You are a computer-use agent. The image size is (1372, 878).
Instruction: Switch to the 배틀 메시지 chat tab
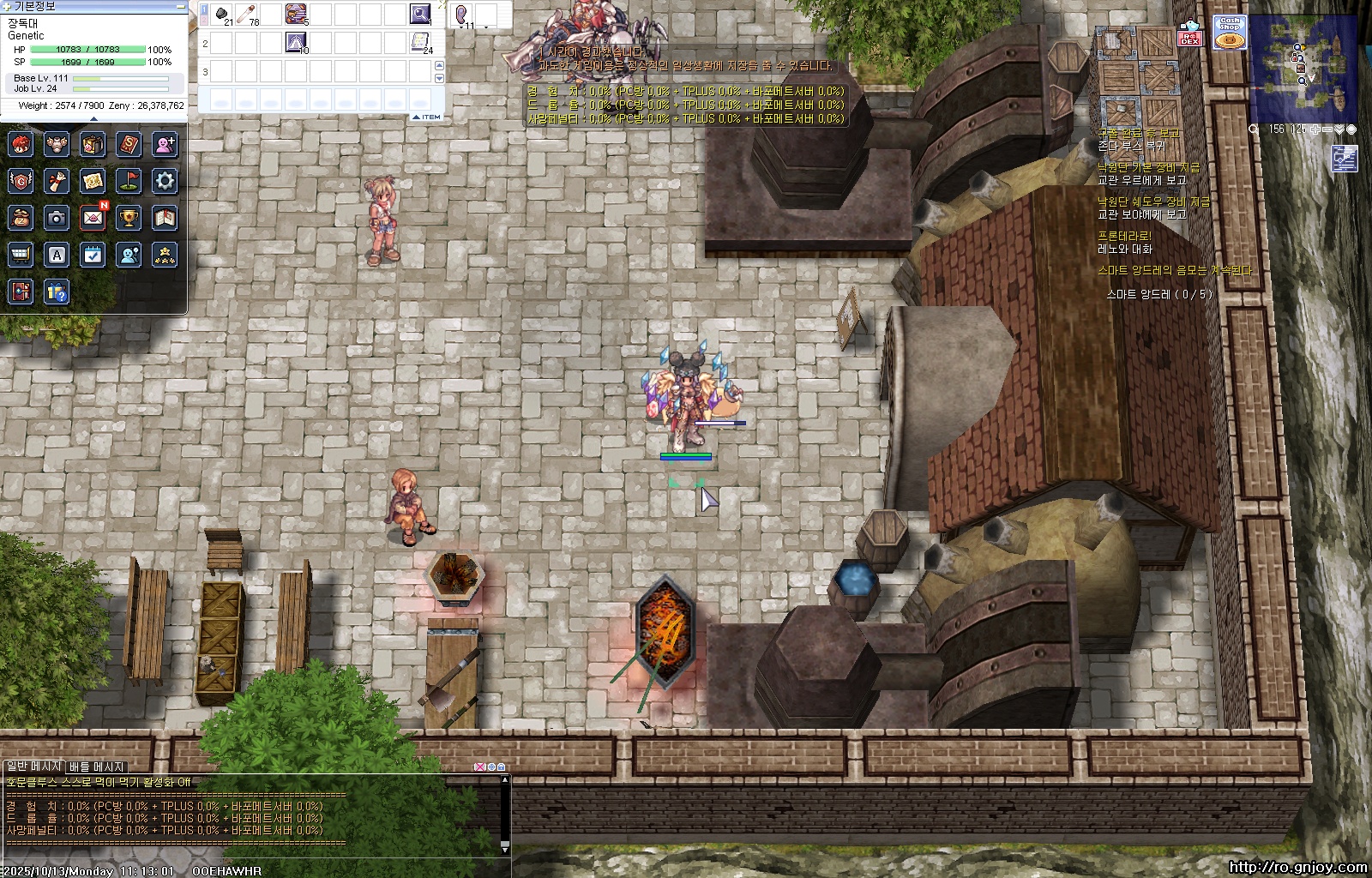[x=97, y=767]
